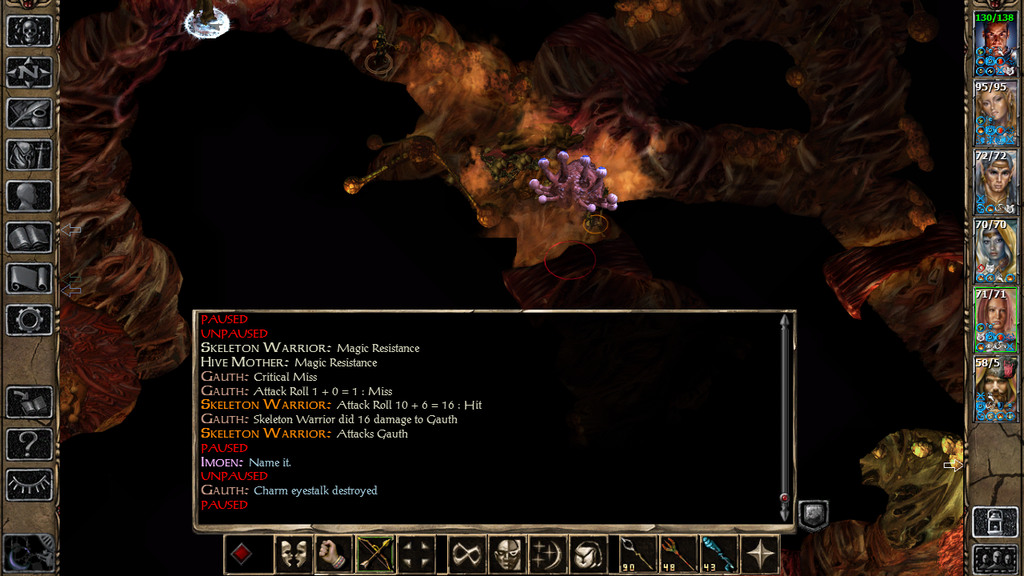
Task: Open the options gear button
Action: [x=29, y=320]
